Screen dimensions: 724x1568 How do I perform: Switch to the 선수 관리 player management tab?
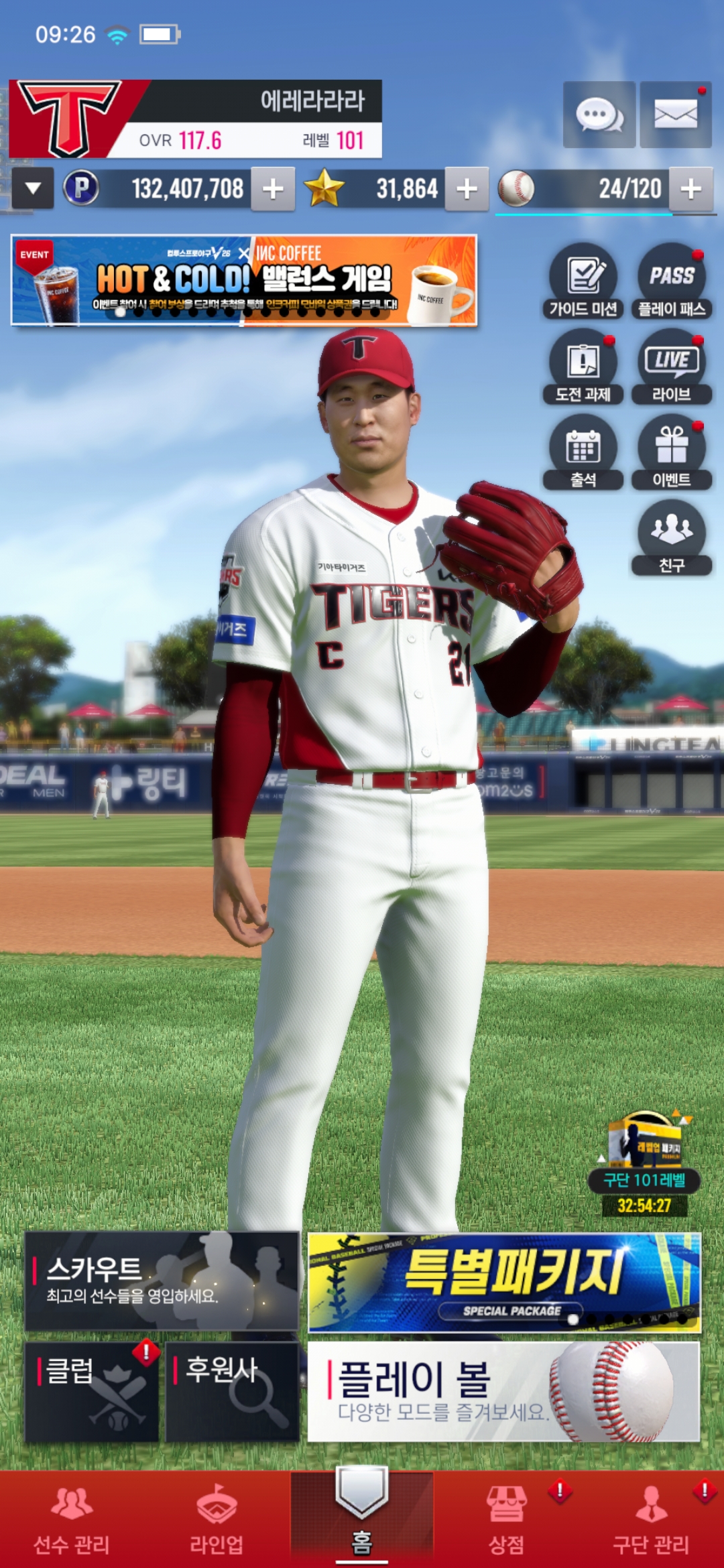click(72, 1521)
